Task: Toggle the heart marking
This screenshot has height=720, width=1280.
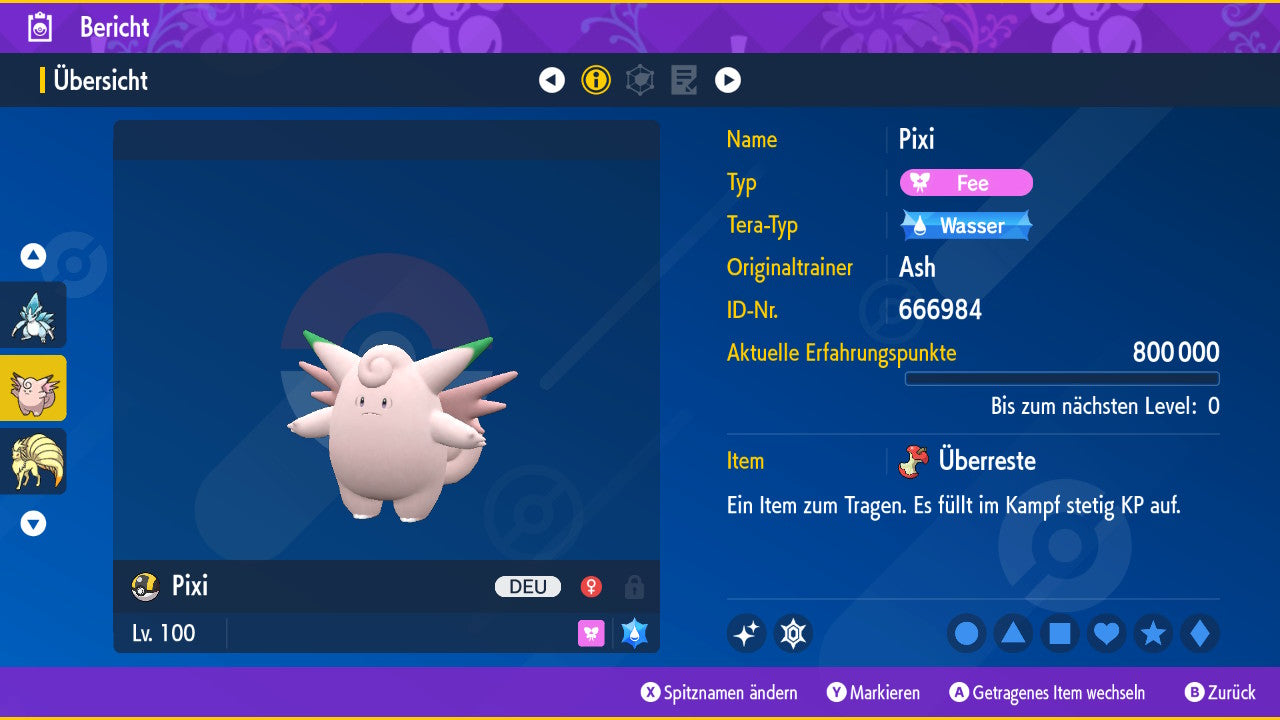Action: click(x=1107, y=634)
